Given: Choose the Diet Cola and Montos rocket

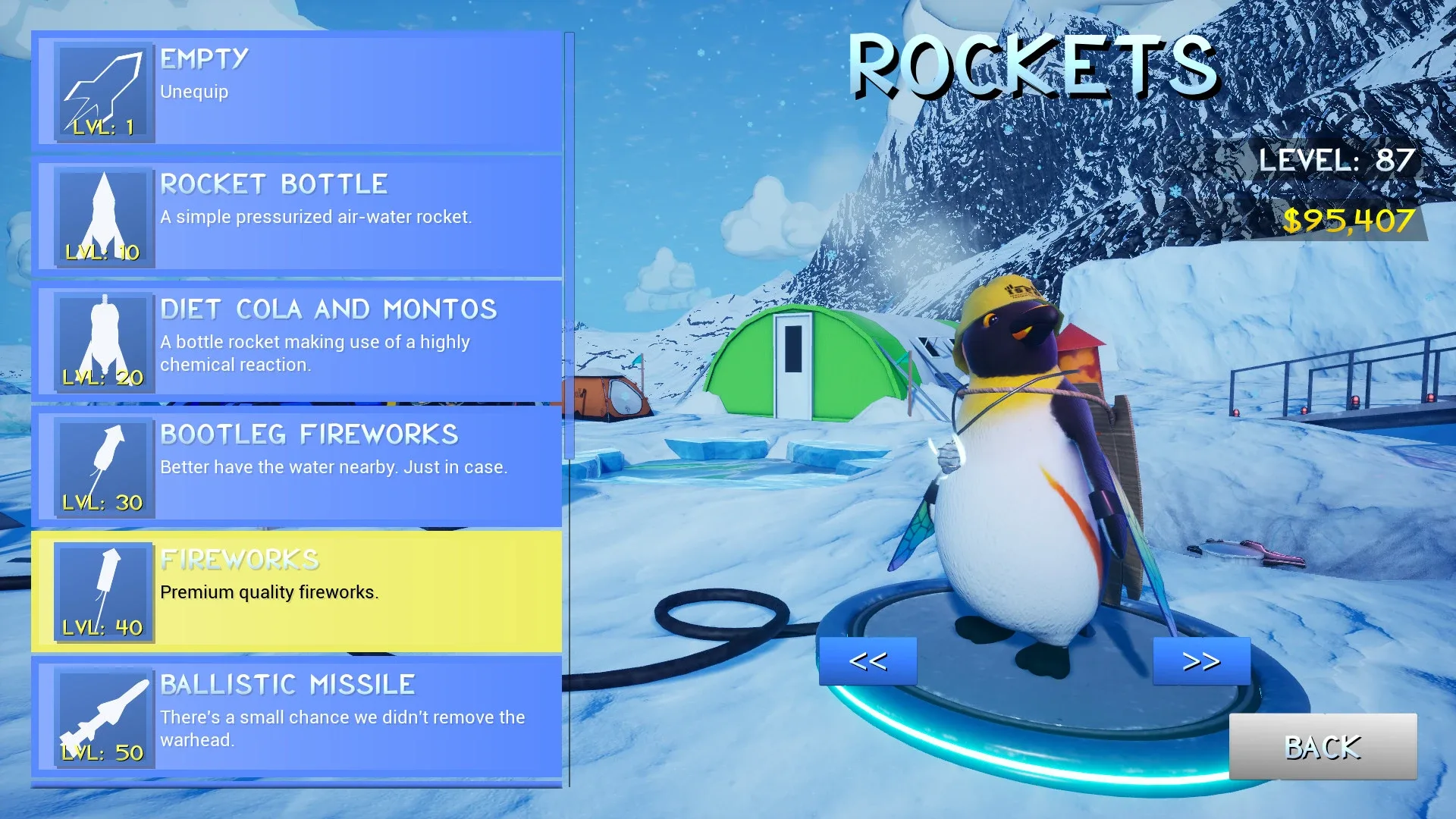Looking at the screenshot, I should pyautogui.click(x=303, y=341).
